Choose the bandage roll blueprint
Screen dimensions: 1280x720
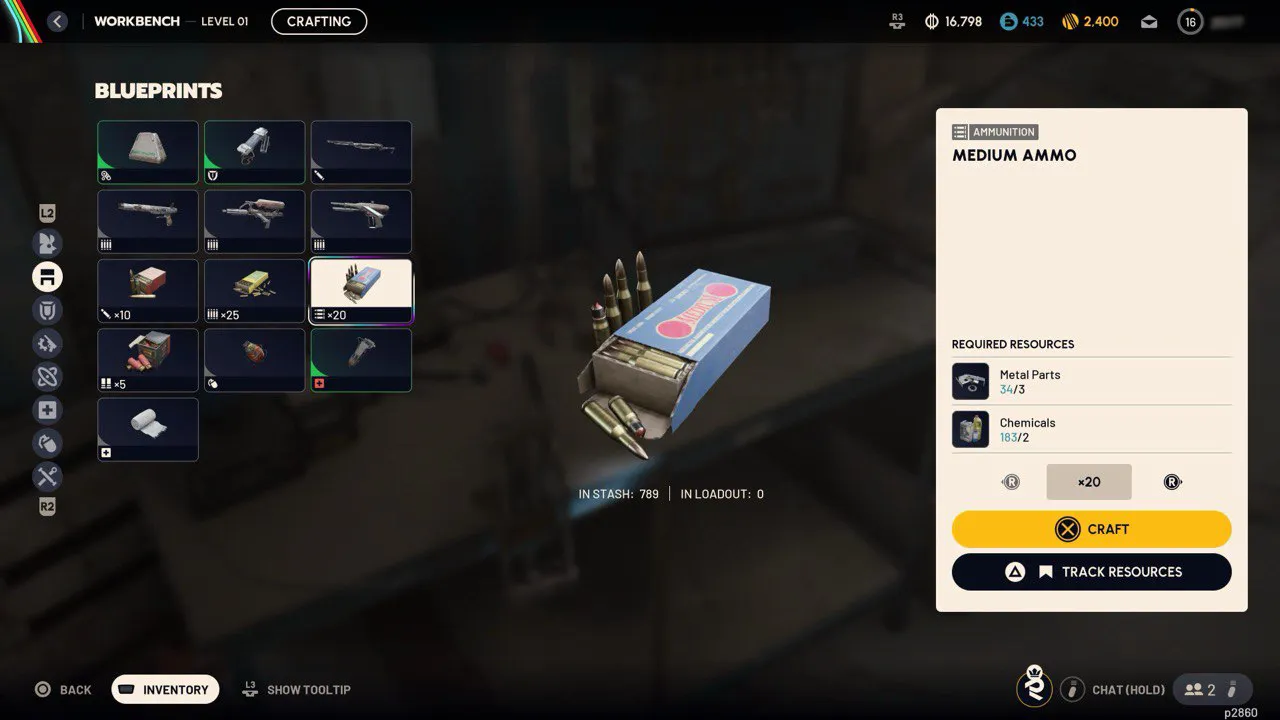click(x=147, y=429)
